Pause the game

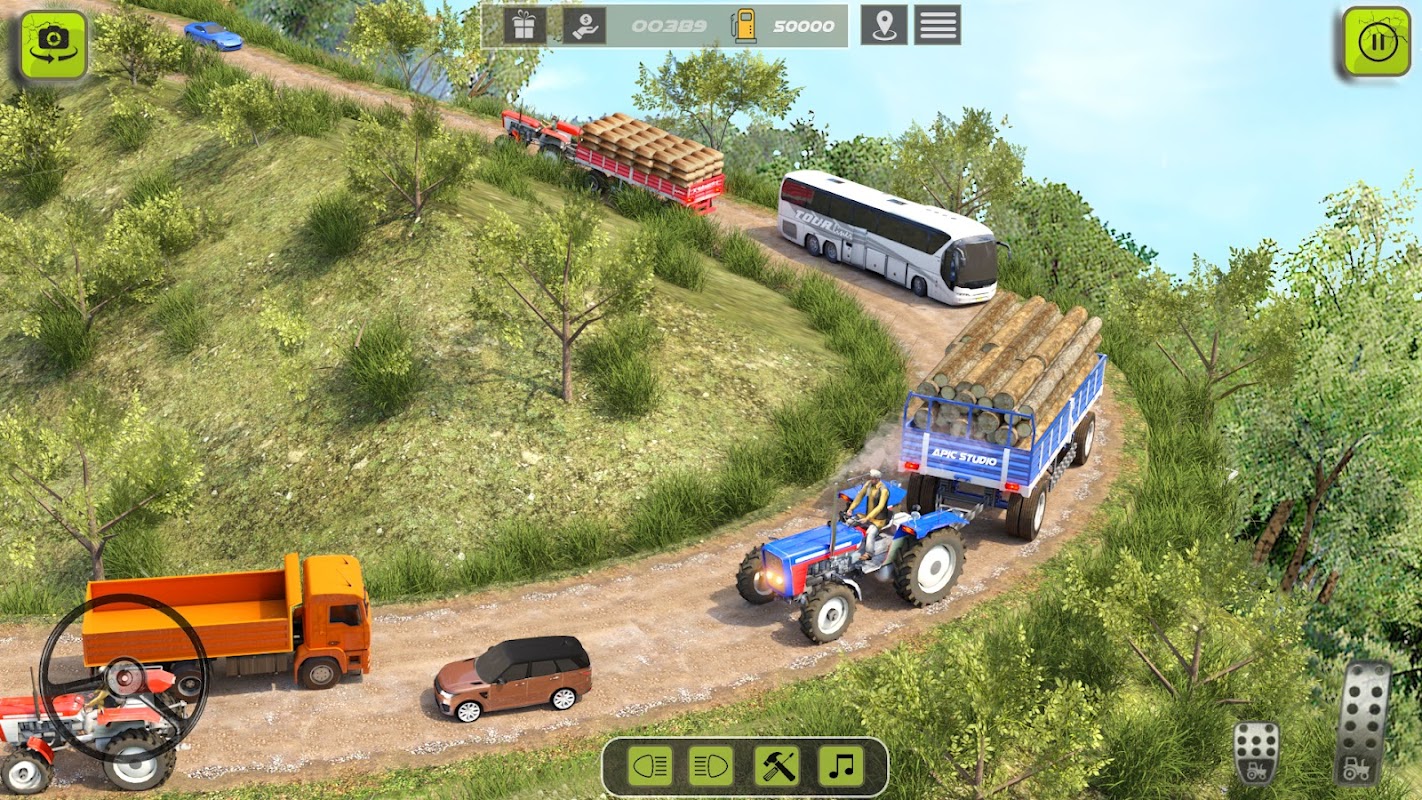[1376, 42]
